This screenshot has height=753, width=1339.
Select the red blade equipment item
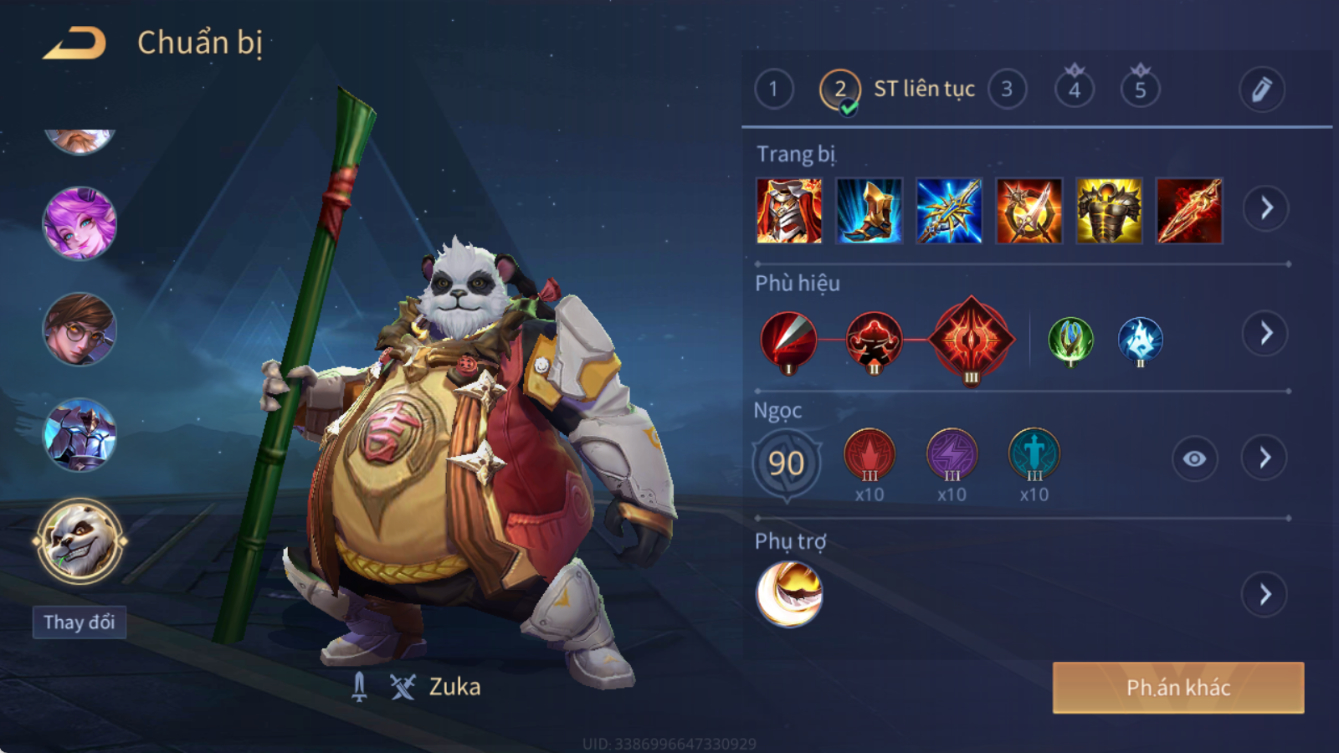point(1189,211)
